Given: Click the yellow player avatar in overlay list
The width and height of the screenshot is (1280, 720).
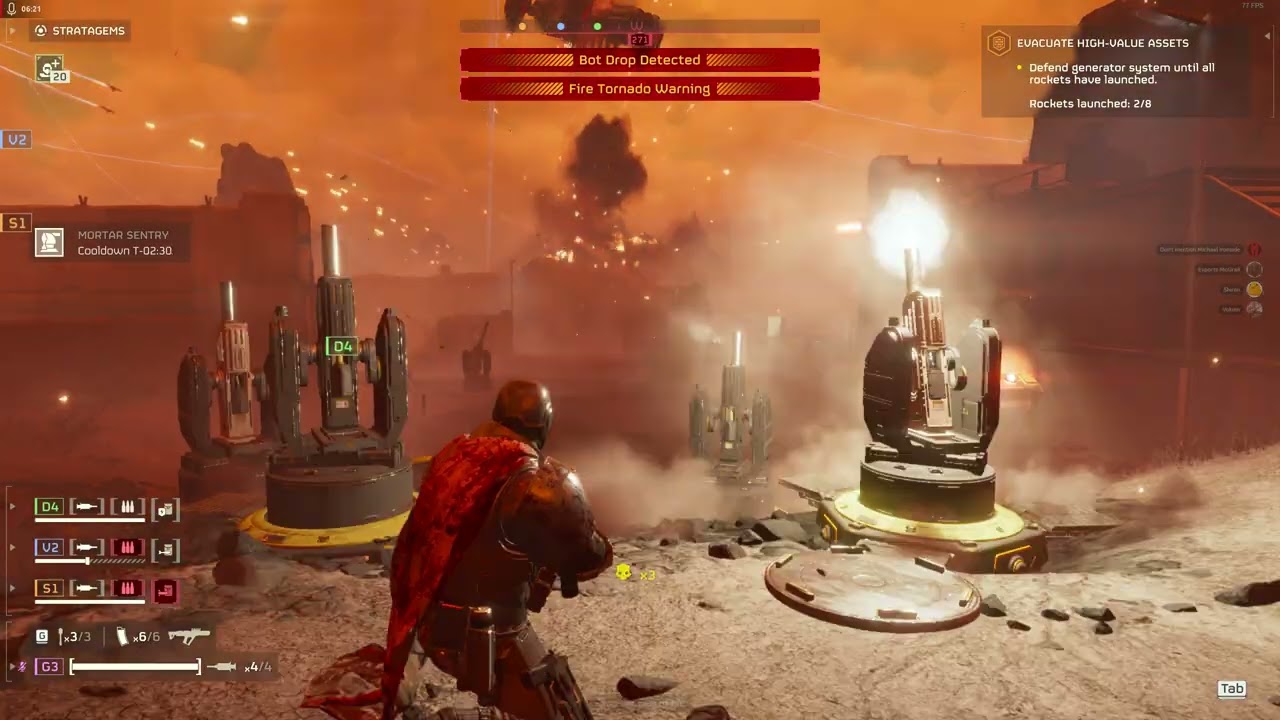Looking at the screenshot, I should pyautogui.click(x=1254, y=289).
